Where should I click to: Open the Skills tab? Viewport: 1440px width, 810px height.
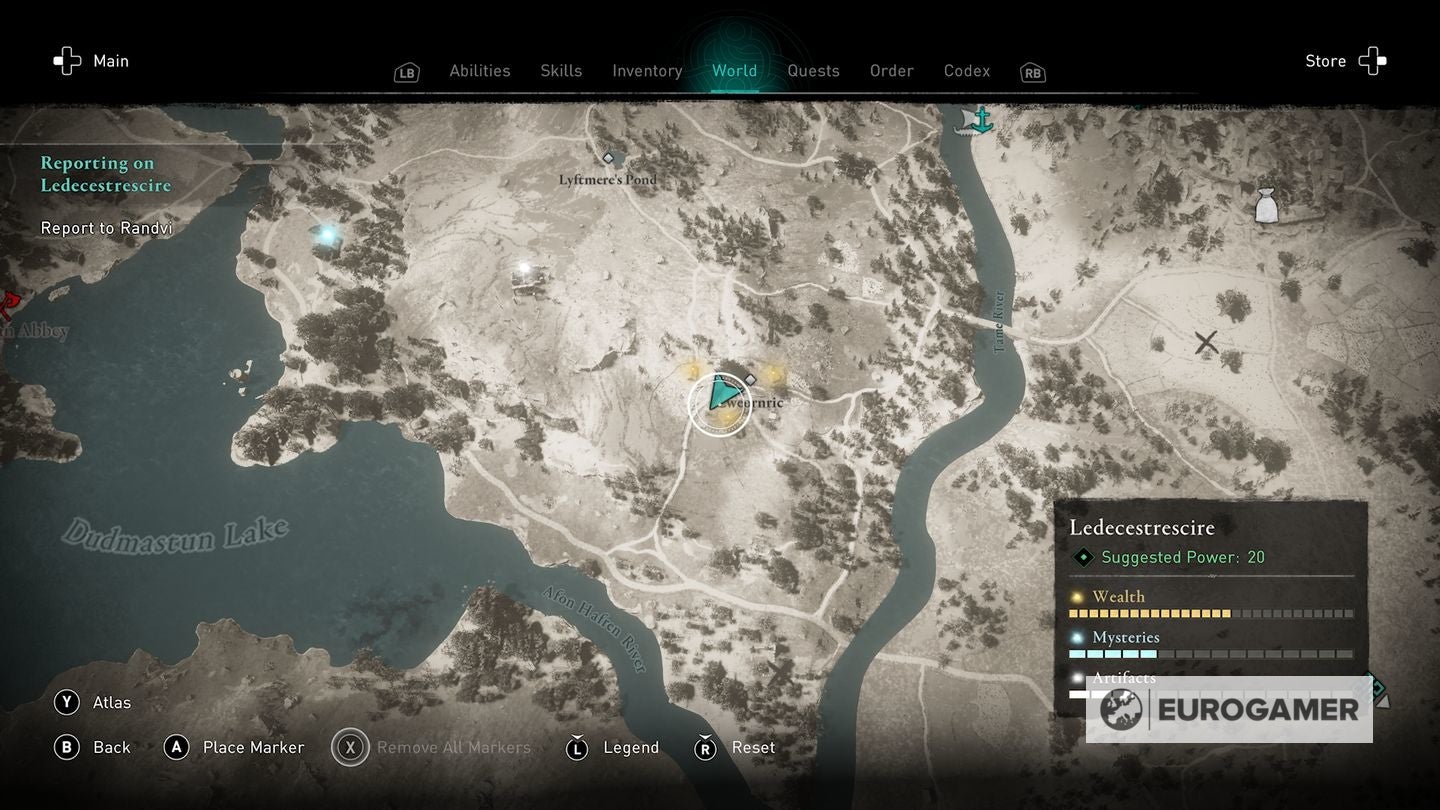[x=561, y=71]
